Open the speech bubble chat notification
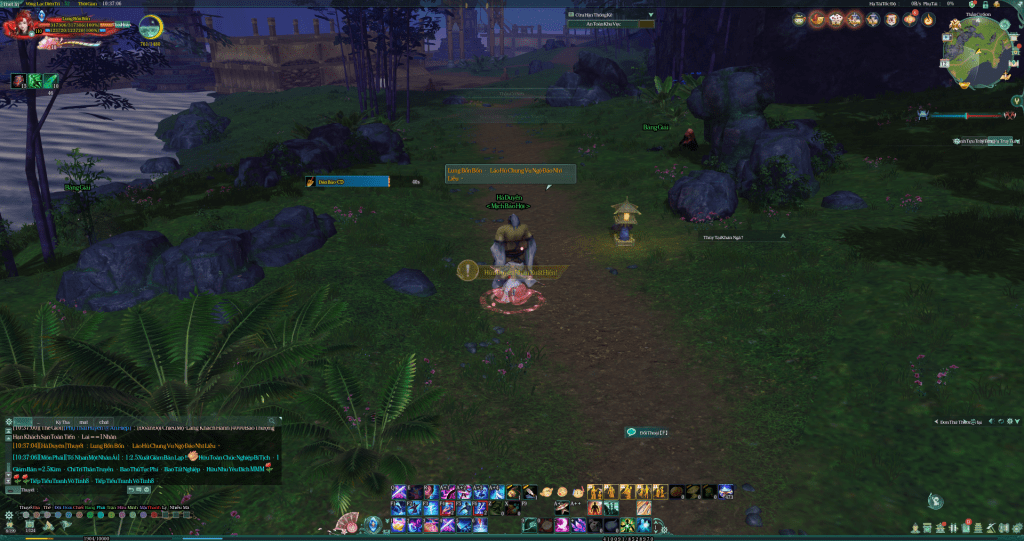Screen dimensions: 1024x541 [631, 432]
